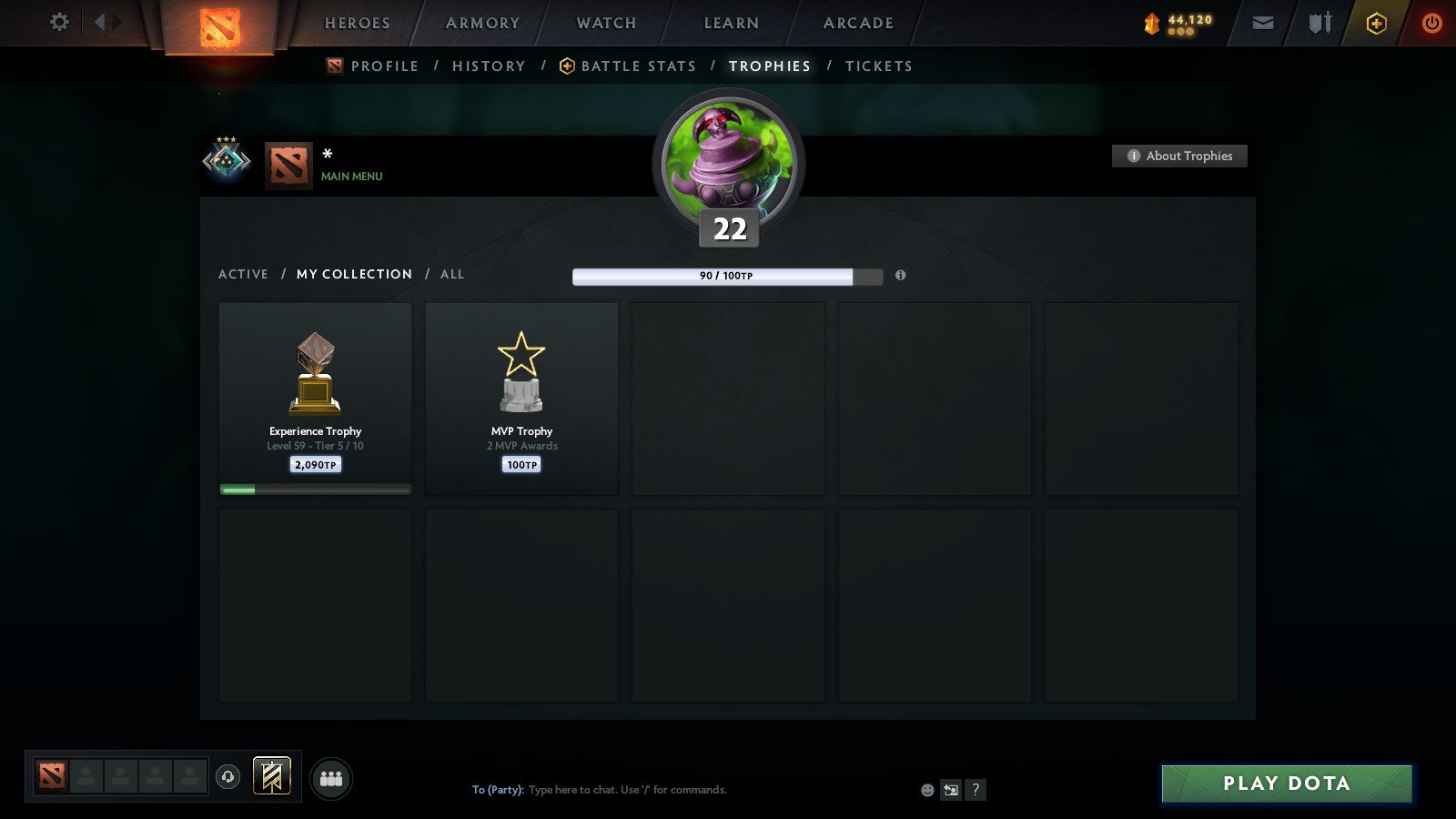Click the About Trophies button
Image resolution: width=1456 pixels, height=819 pixels.
pyautogui.click(x=1179, y=156)
